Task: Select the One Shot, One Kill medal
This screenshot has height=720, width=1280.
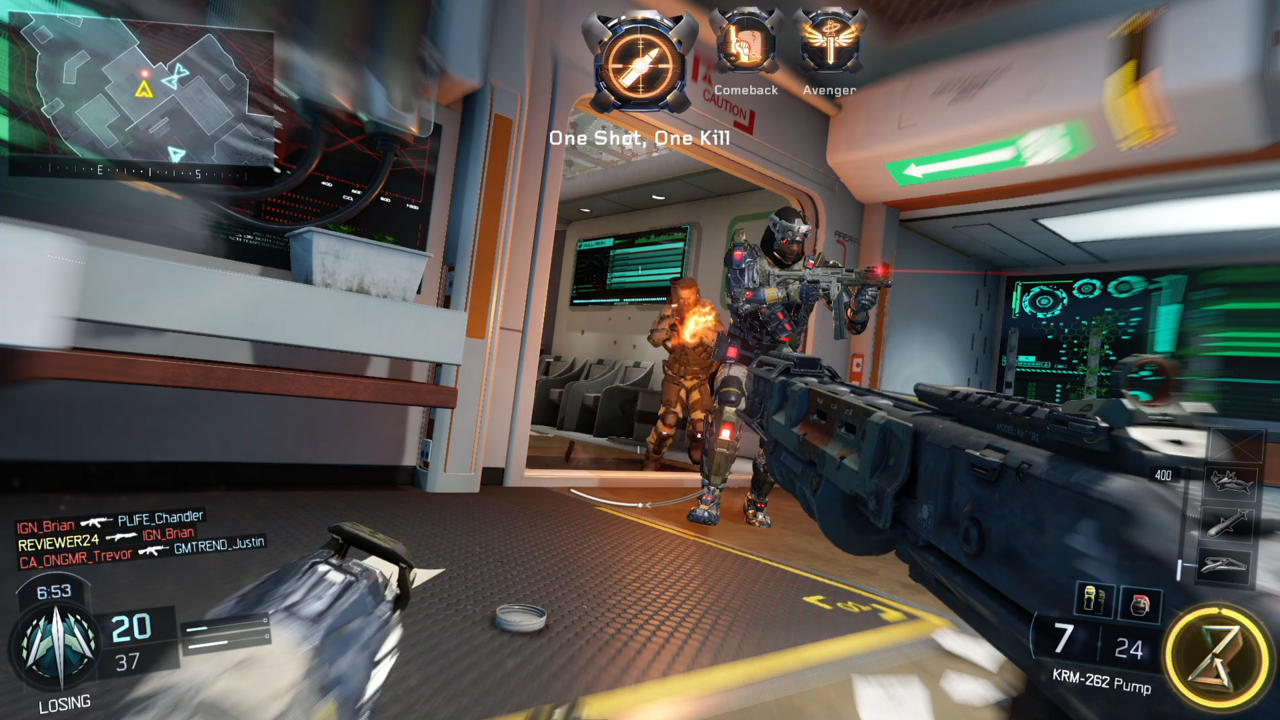Action: coord(640,61)
